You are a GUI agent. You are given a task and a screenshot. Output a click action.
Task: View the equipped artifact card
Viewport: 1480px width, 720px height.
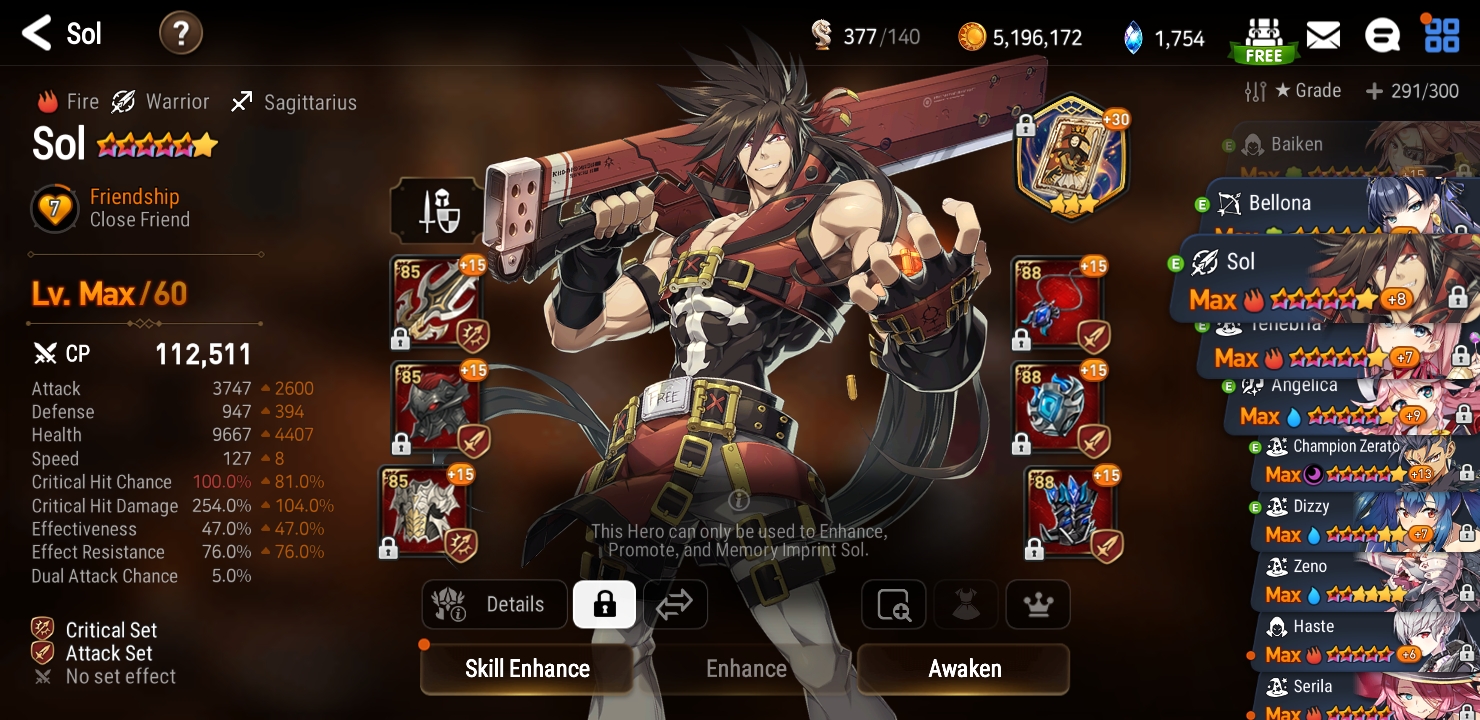pyautogui.click(x=1070, y=155)
